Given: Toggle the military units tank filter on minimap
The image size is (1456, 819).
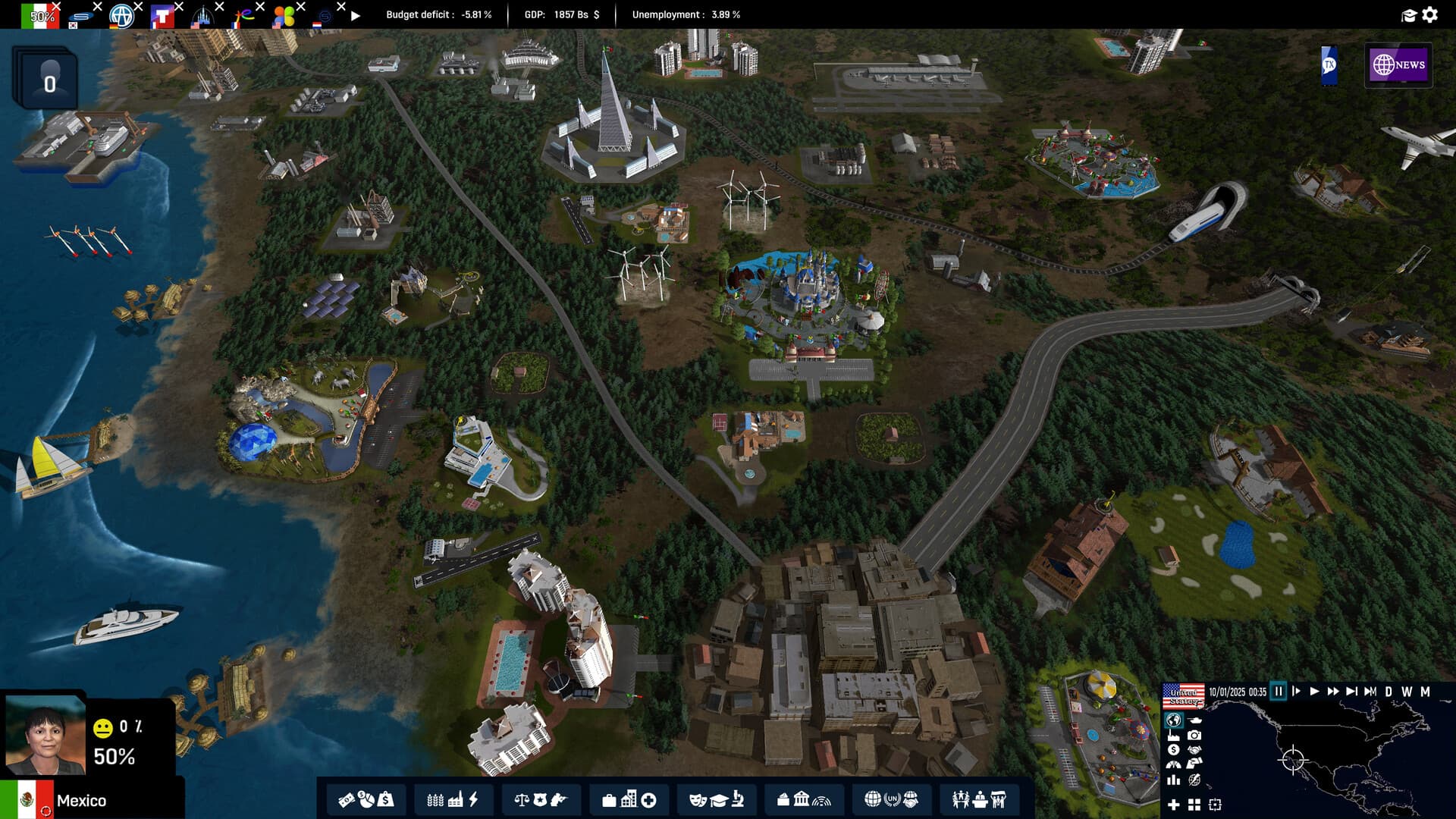Looking at the screenshot, I should [1195, 720].
